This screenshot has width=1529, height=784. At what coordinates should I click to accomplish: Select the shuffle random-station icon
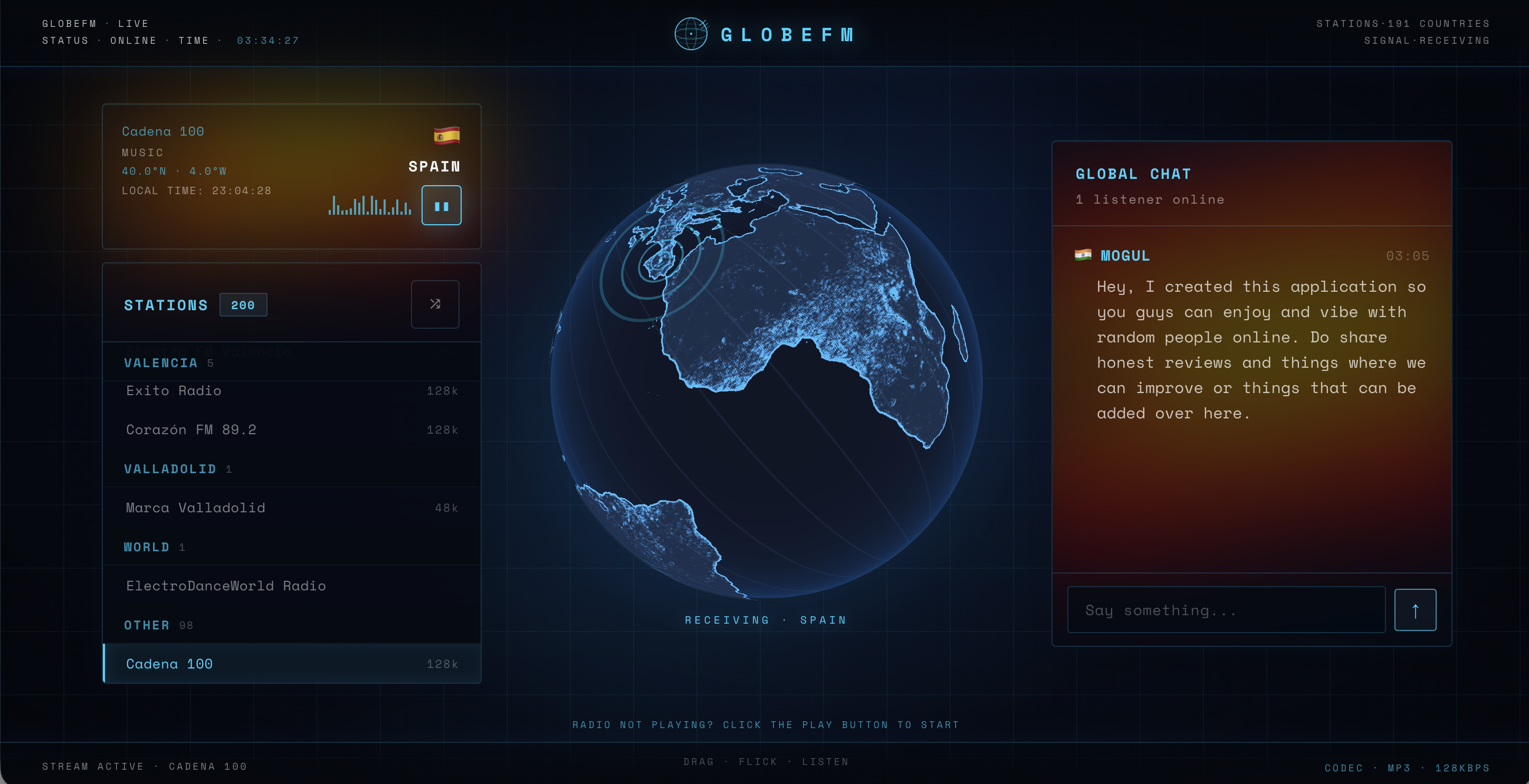coord(435,304)
